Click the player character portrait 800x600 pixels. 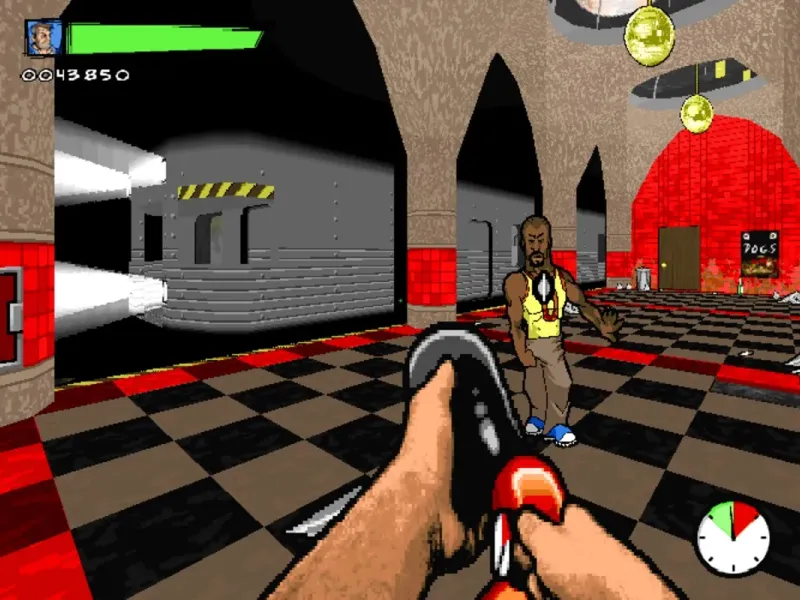click(x=43, y=39)
